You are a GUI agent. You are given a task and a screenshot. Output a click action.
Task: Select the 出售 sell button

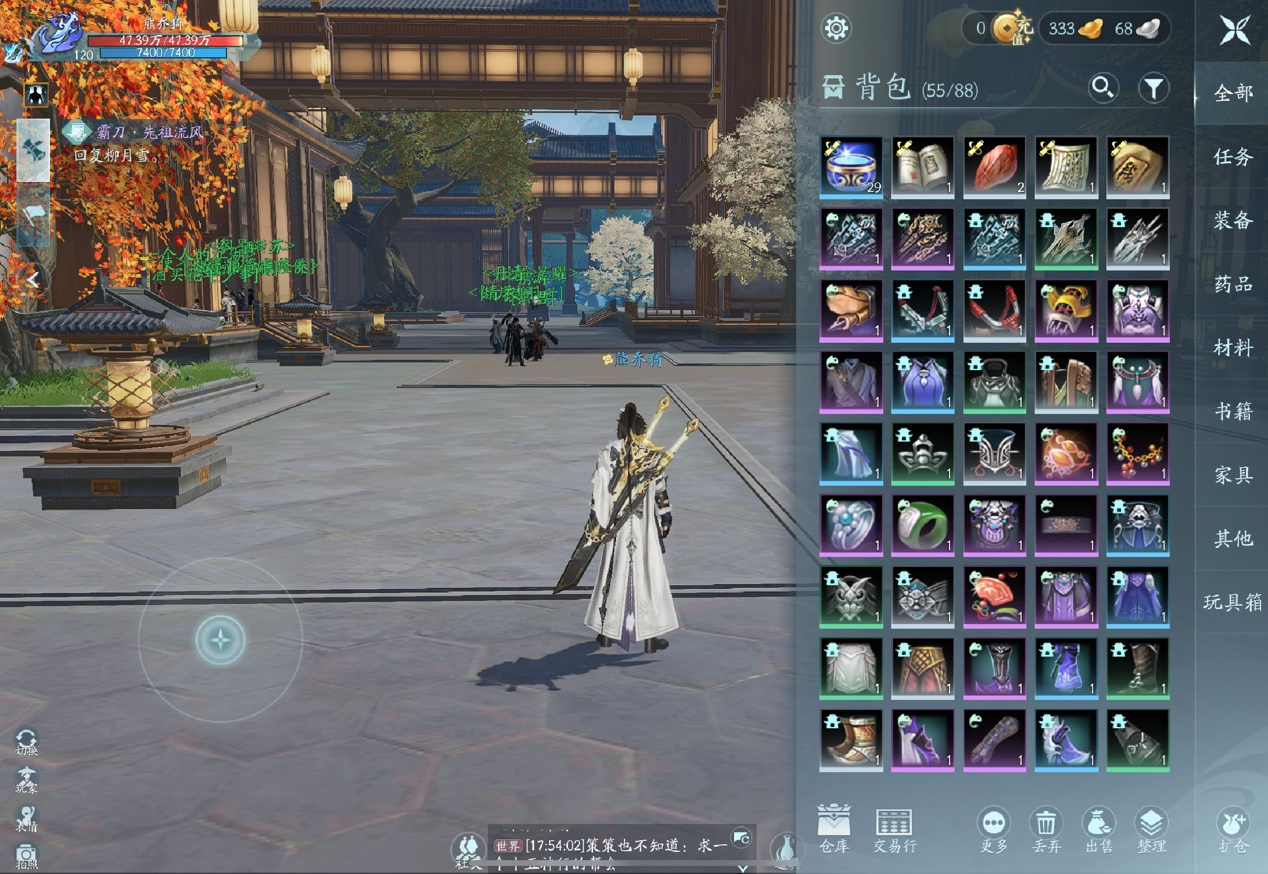[x=1099, y=828]
